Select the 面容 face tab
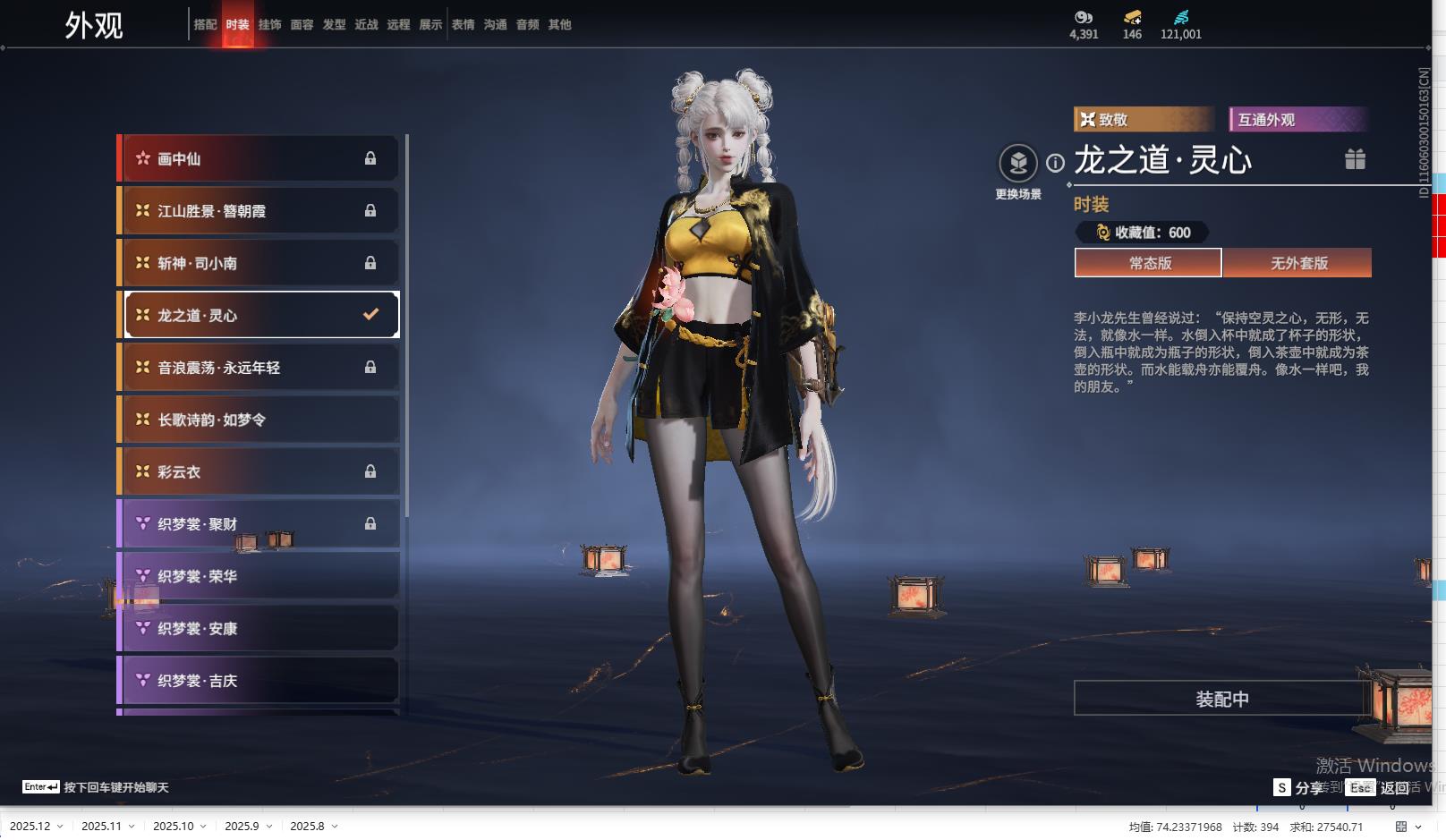 pyautogui.click(x=302, y=25)
